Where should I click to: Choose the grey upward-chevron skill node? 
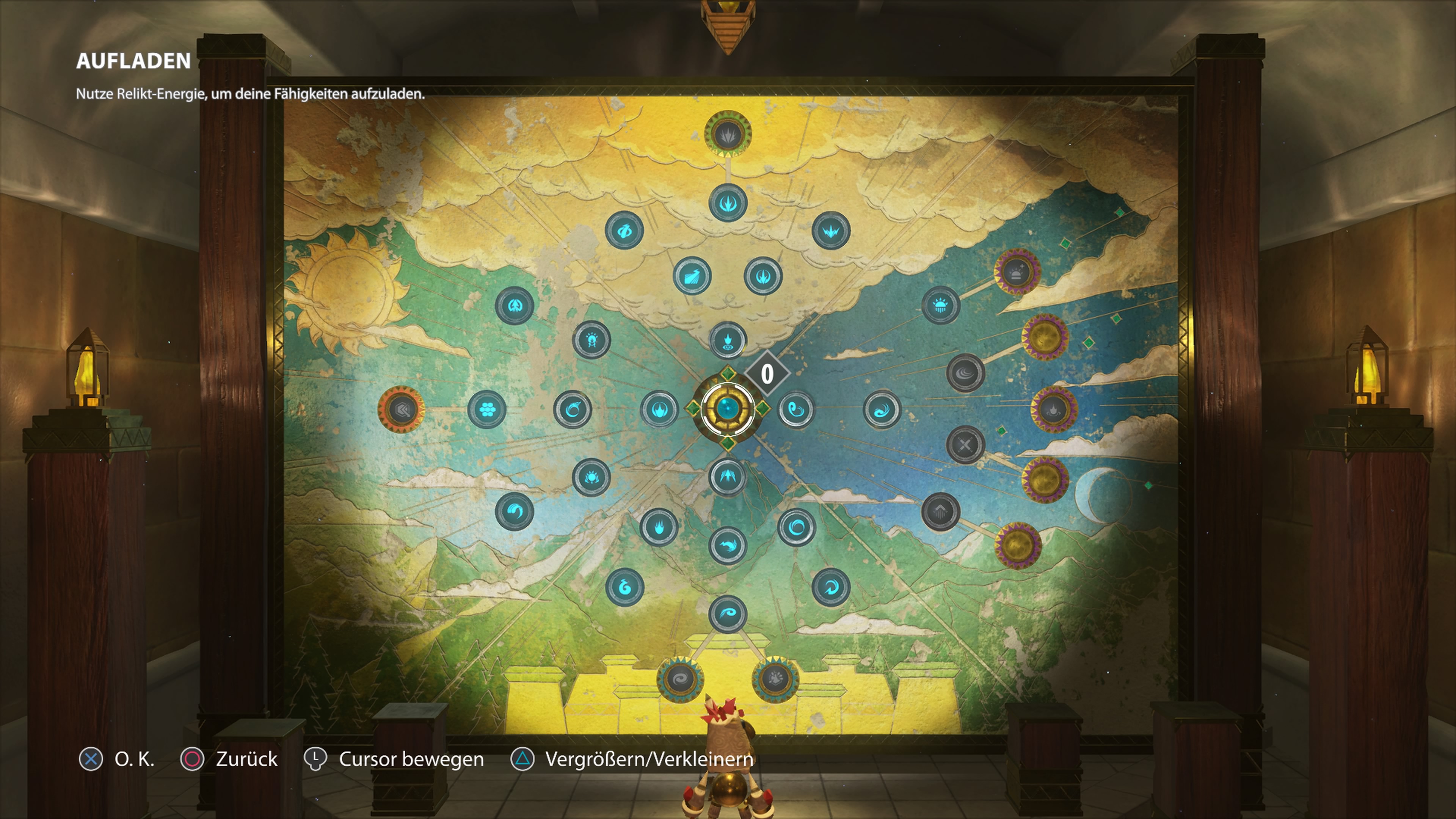(x=940, y=512)
